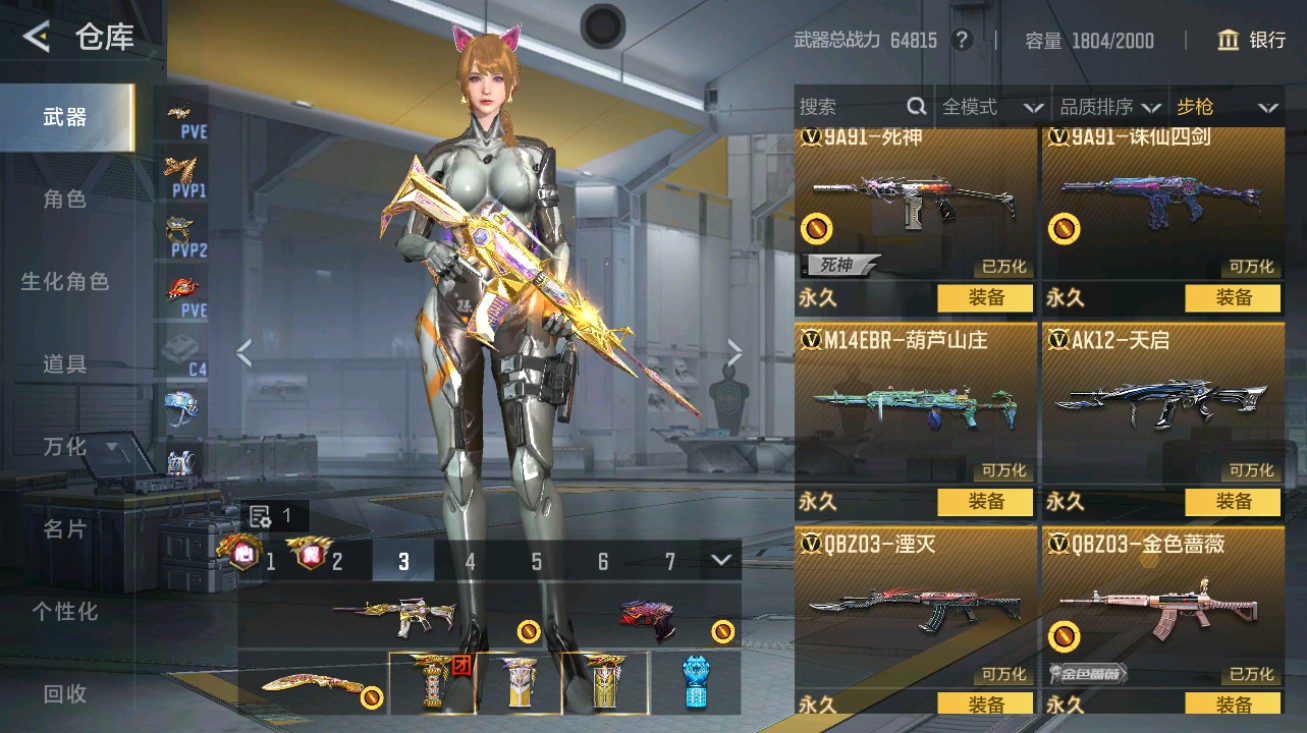Show the next character view arrow
The image size is (1307, 733).
tap(735, 352)
